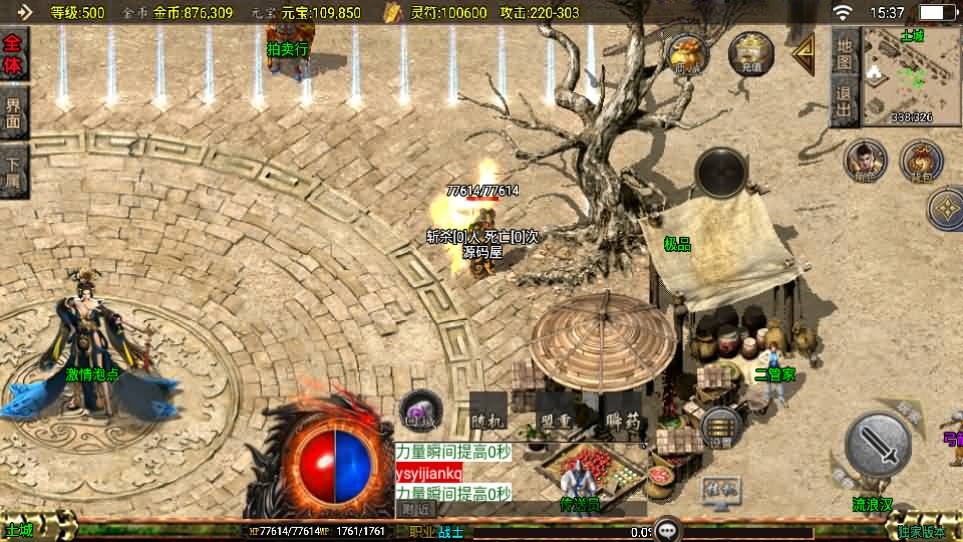Switch chat to the 附近 nearby channel
The width and height of the screenshot is (963, 542).
point(417,509)
